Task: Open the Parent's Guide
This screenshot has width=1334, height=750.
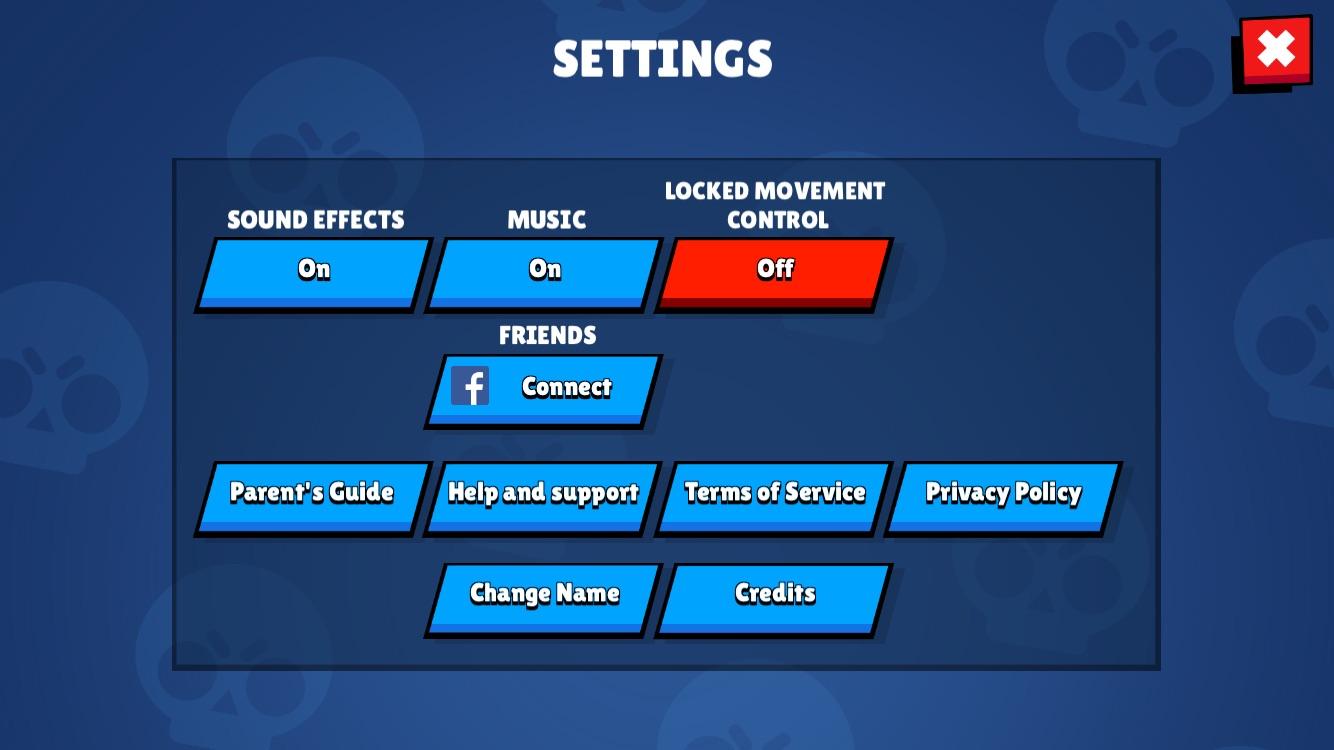Action: click(x=312, y=492)
